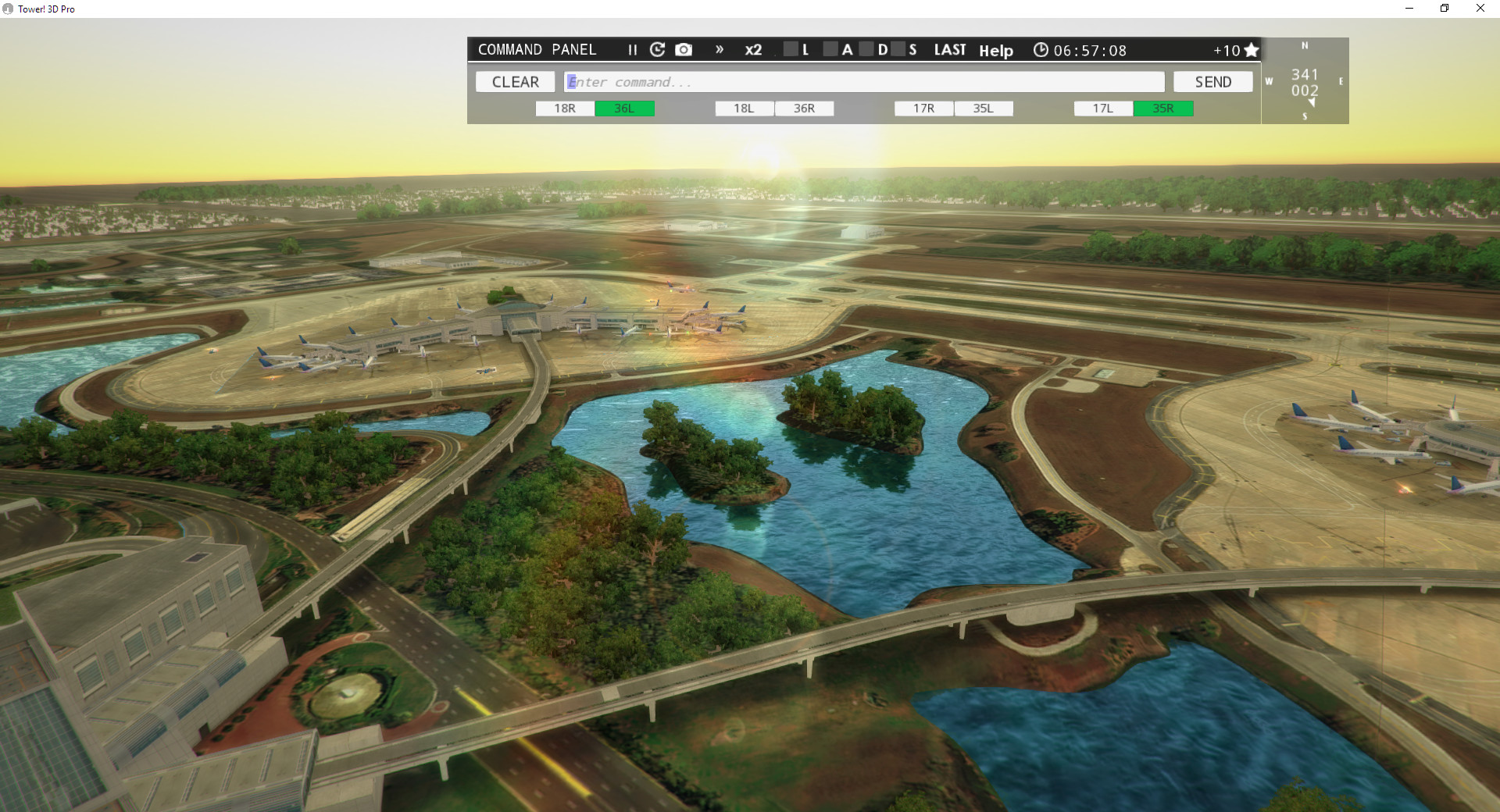The height and width of the screenshot is (812, 1500).
Task: Click the x2 simulation speed indicator
Action: coord(753,49)
